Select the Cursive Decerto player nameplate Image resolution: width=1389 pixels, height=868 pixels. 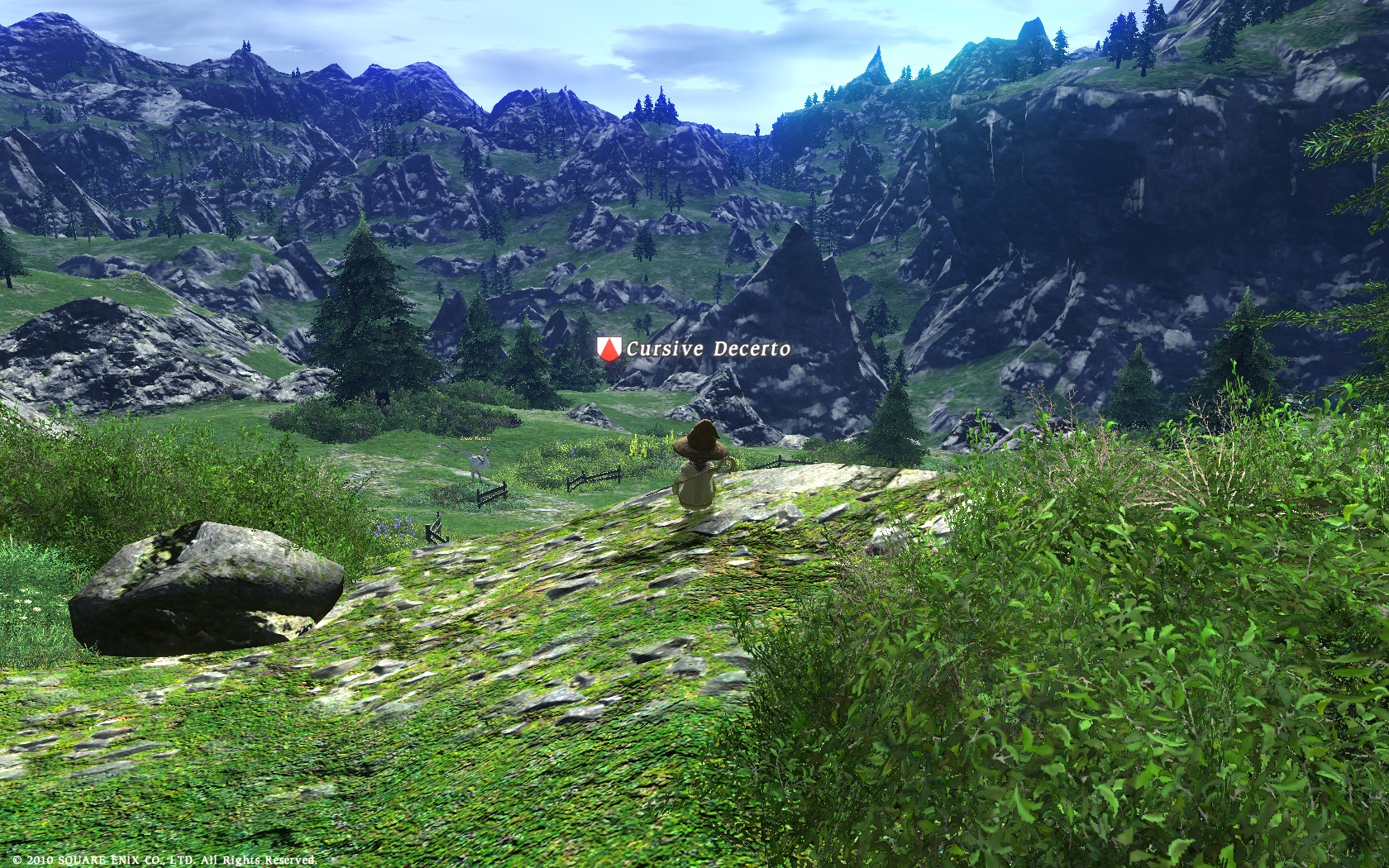coord(707,349)
